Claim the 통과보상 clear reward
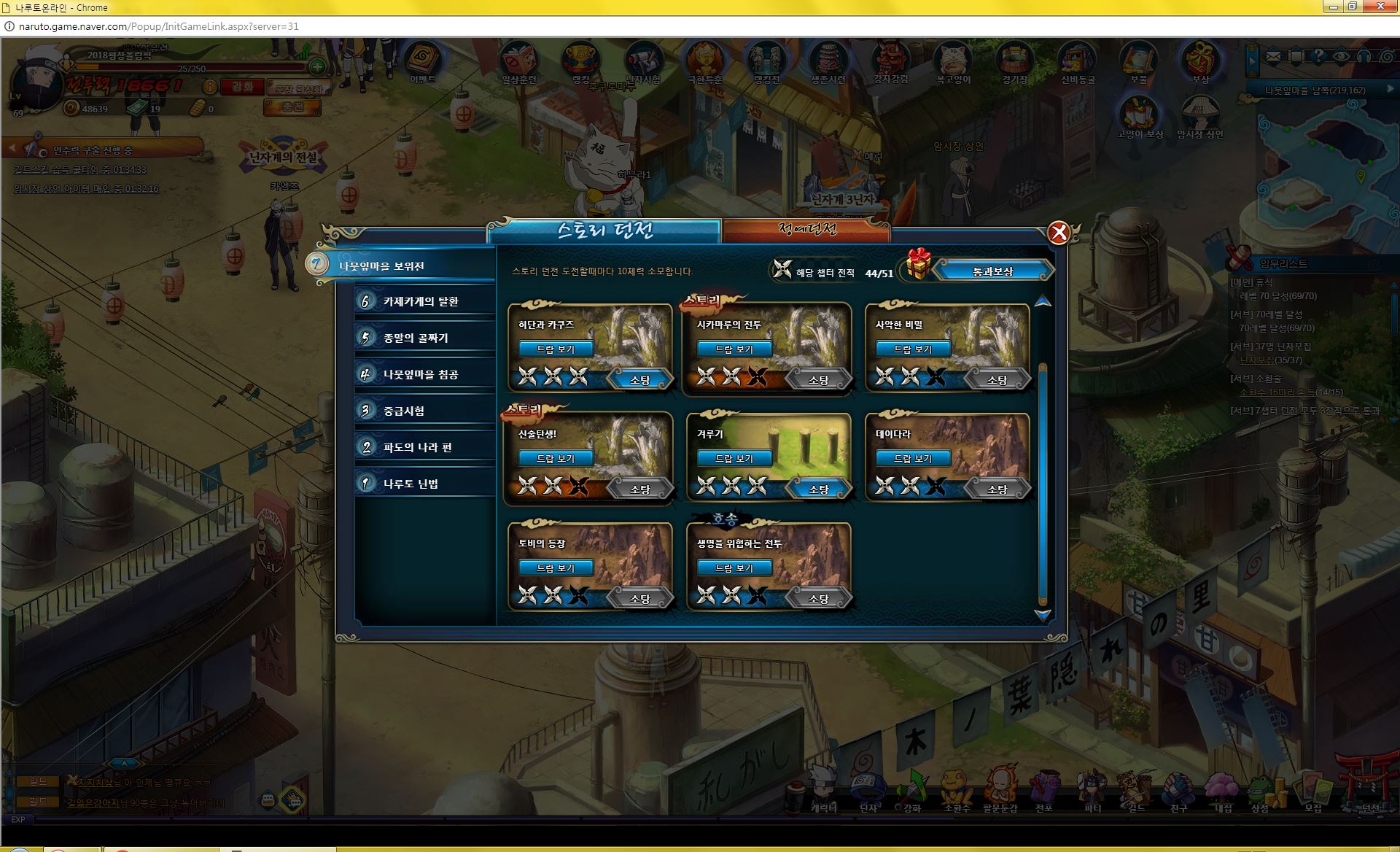 click(992, 271)
